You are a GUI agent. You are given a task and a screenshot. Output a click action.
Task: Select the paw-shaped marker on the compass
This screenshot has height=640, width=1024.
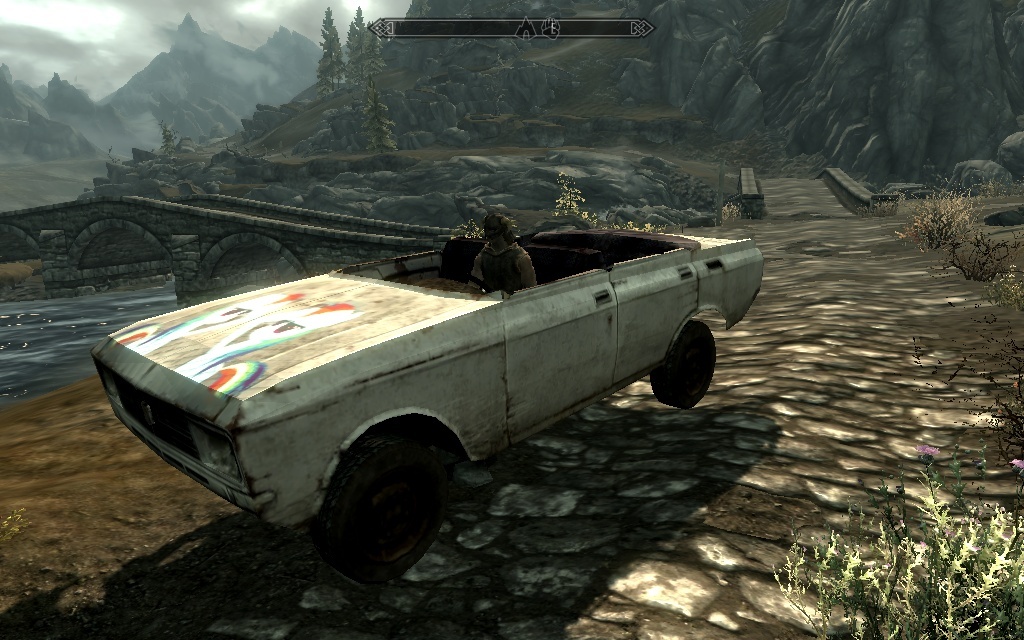tap(549, 27)
